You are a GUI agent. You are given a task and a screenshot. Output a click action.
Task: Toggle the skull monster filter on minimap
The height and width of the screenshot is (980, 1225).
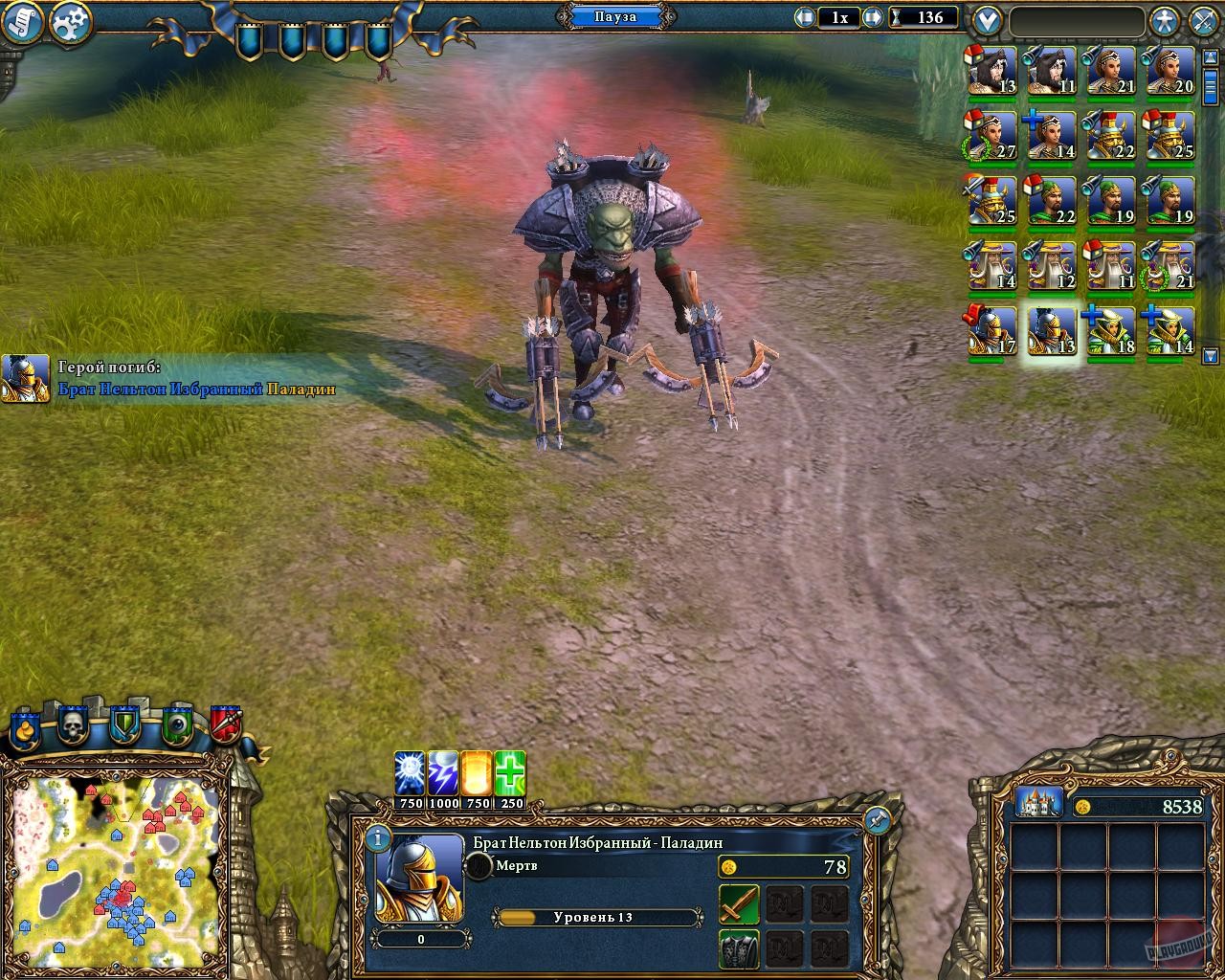click(72, 724)
